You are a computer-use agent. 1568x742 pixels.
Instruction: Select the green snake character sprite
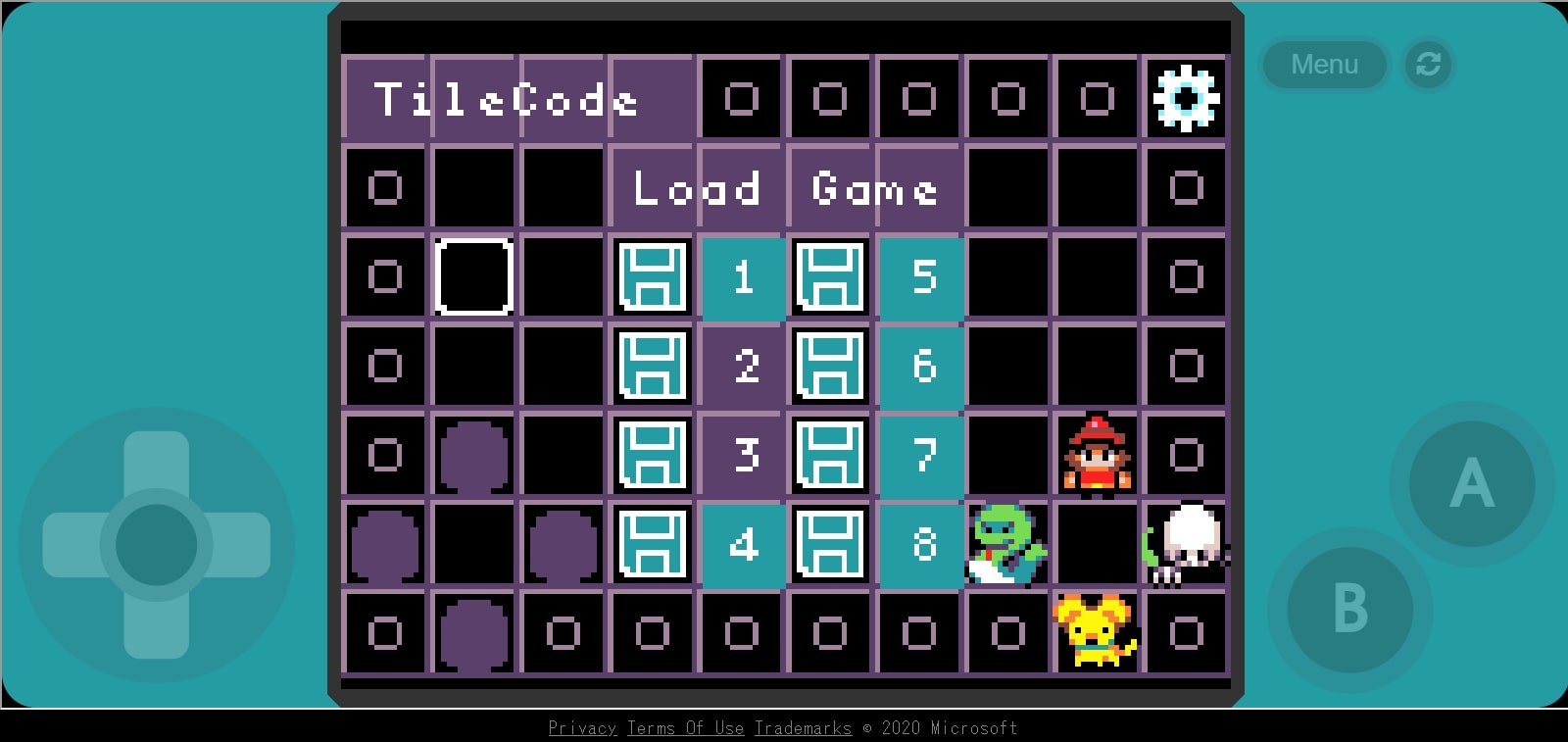(x=1007, y=545)
